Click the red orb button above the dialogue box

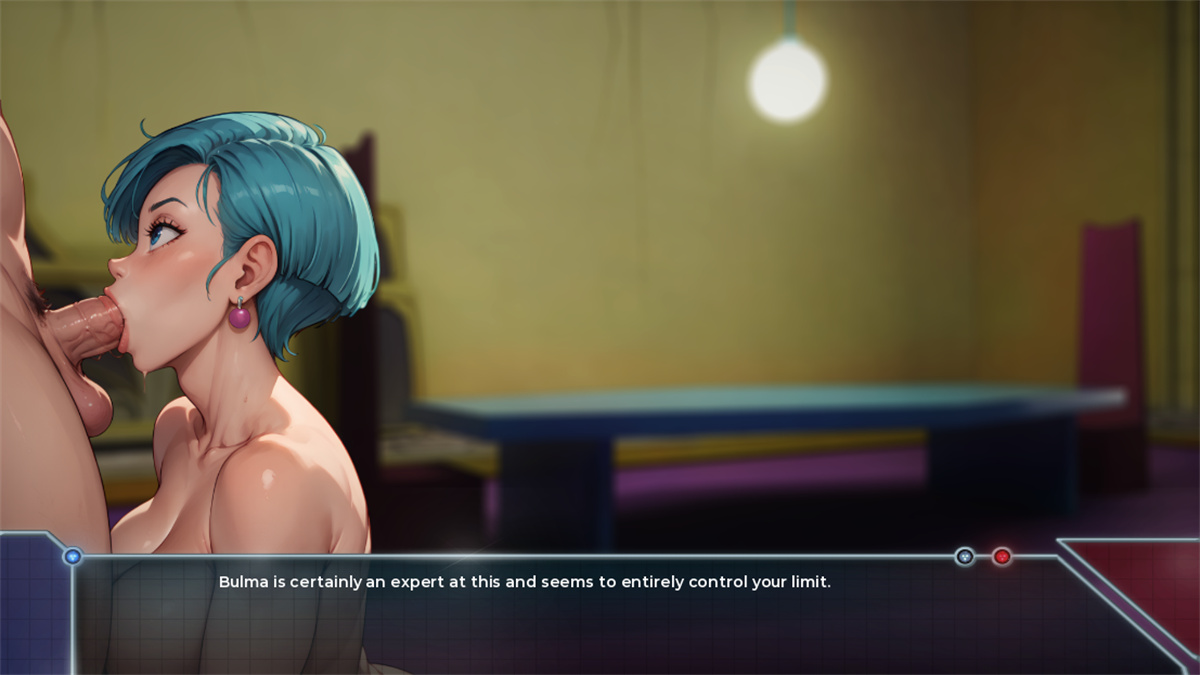pos(1001,556)
